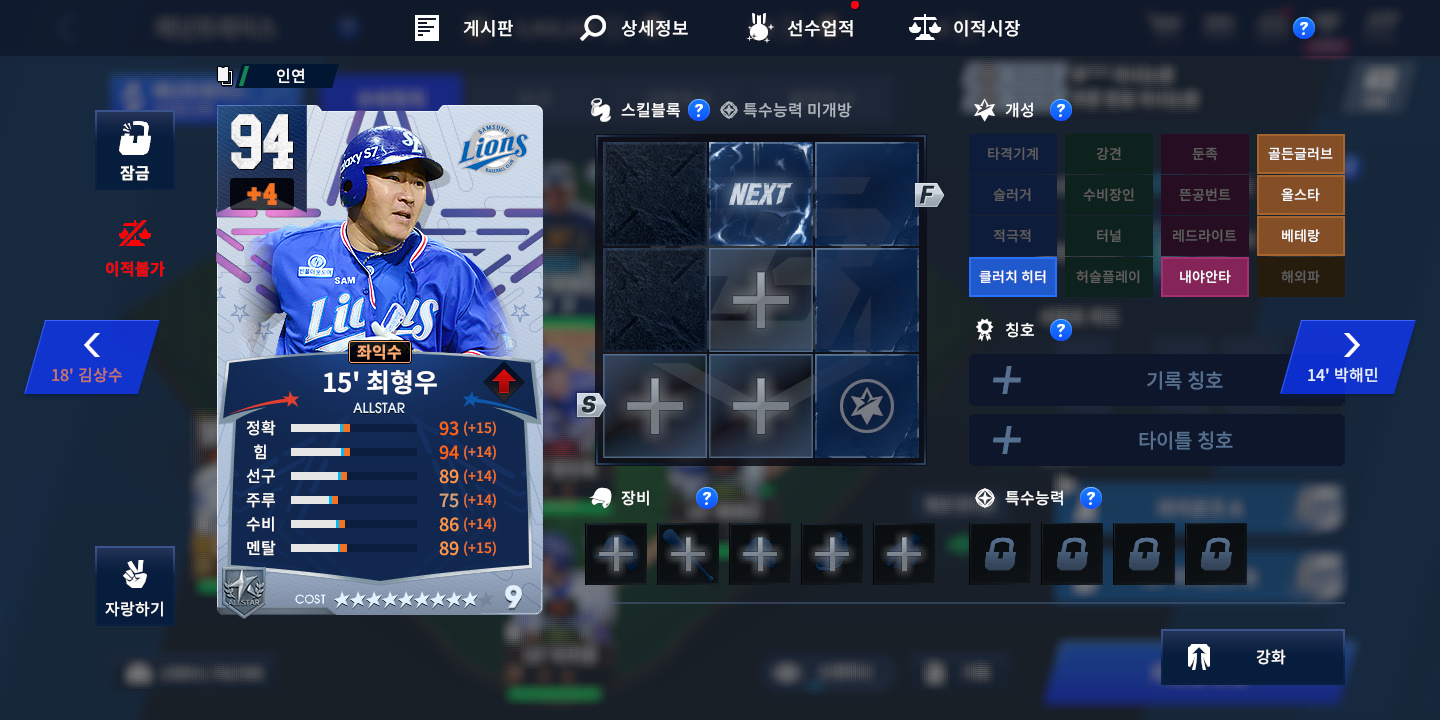The height and width of the screenshot is (720, 1440).
Task: Toggle the 잠금 lock button
Action: (135, 151)
